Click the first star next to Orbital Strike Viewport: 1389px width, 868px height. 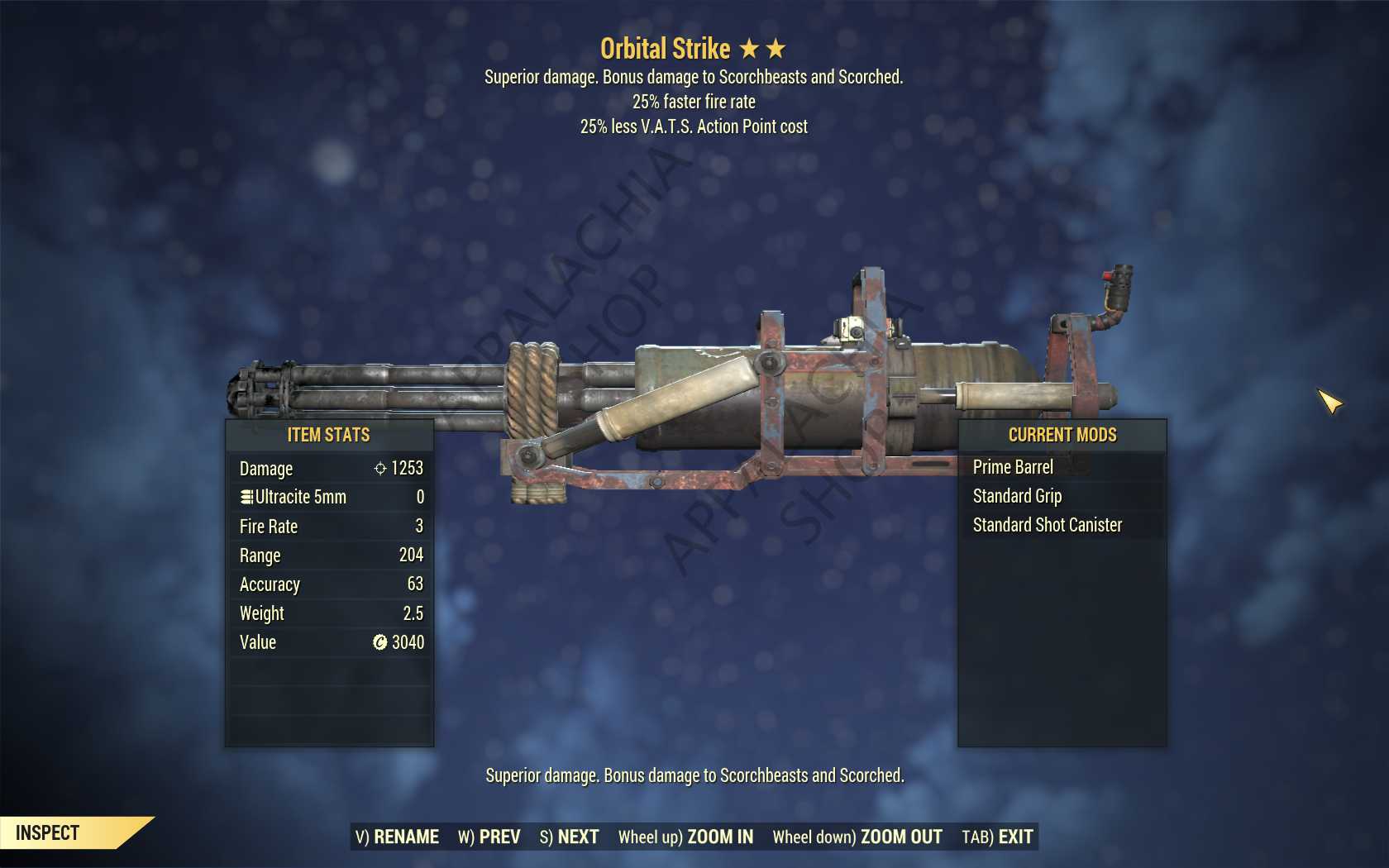click(751, 48)
